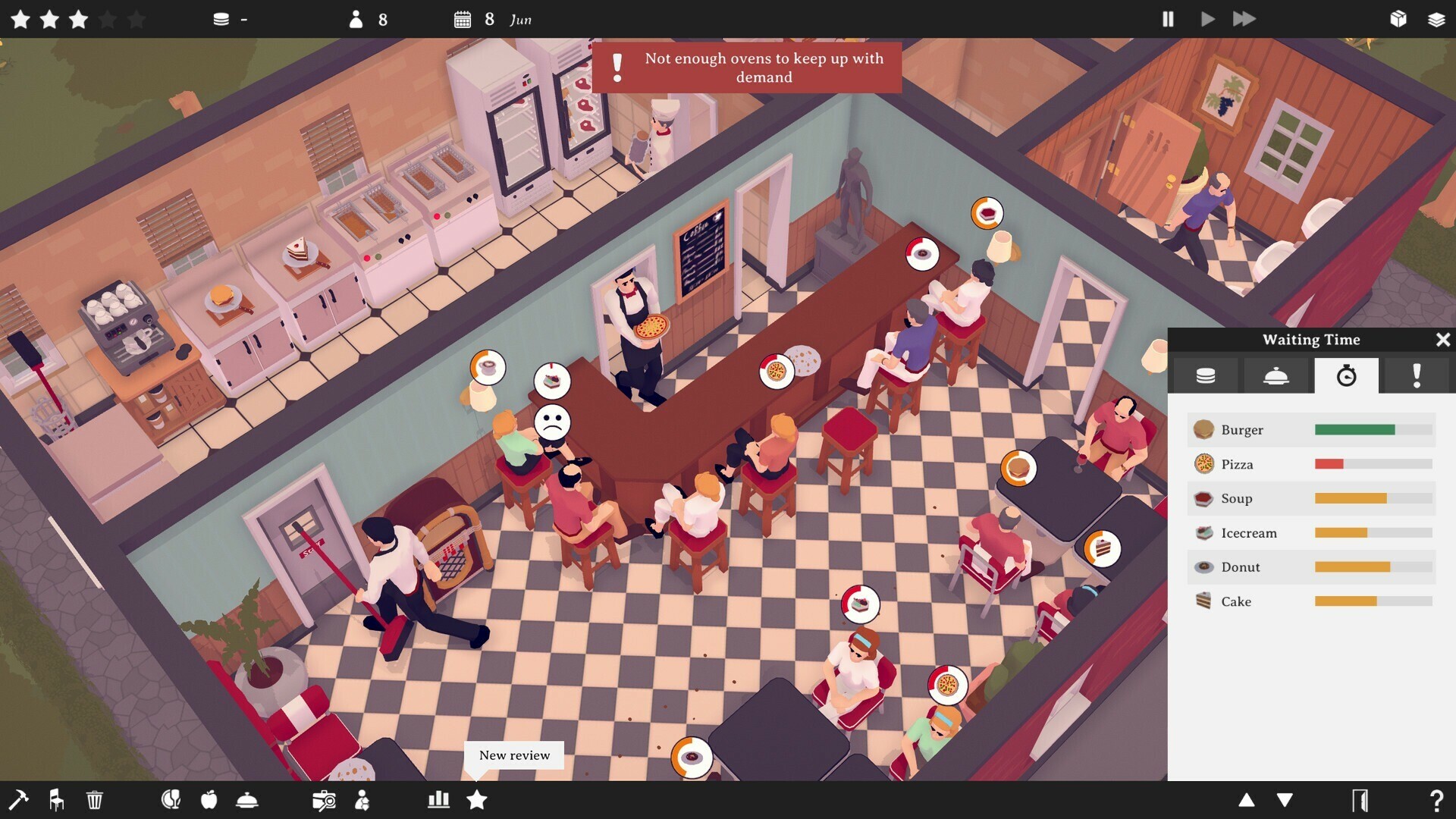
Task: Switch to the stock tab in Waiting Time
Action: 1204,375
